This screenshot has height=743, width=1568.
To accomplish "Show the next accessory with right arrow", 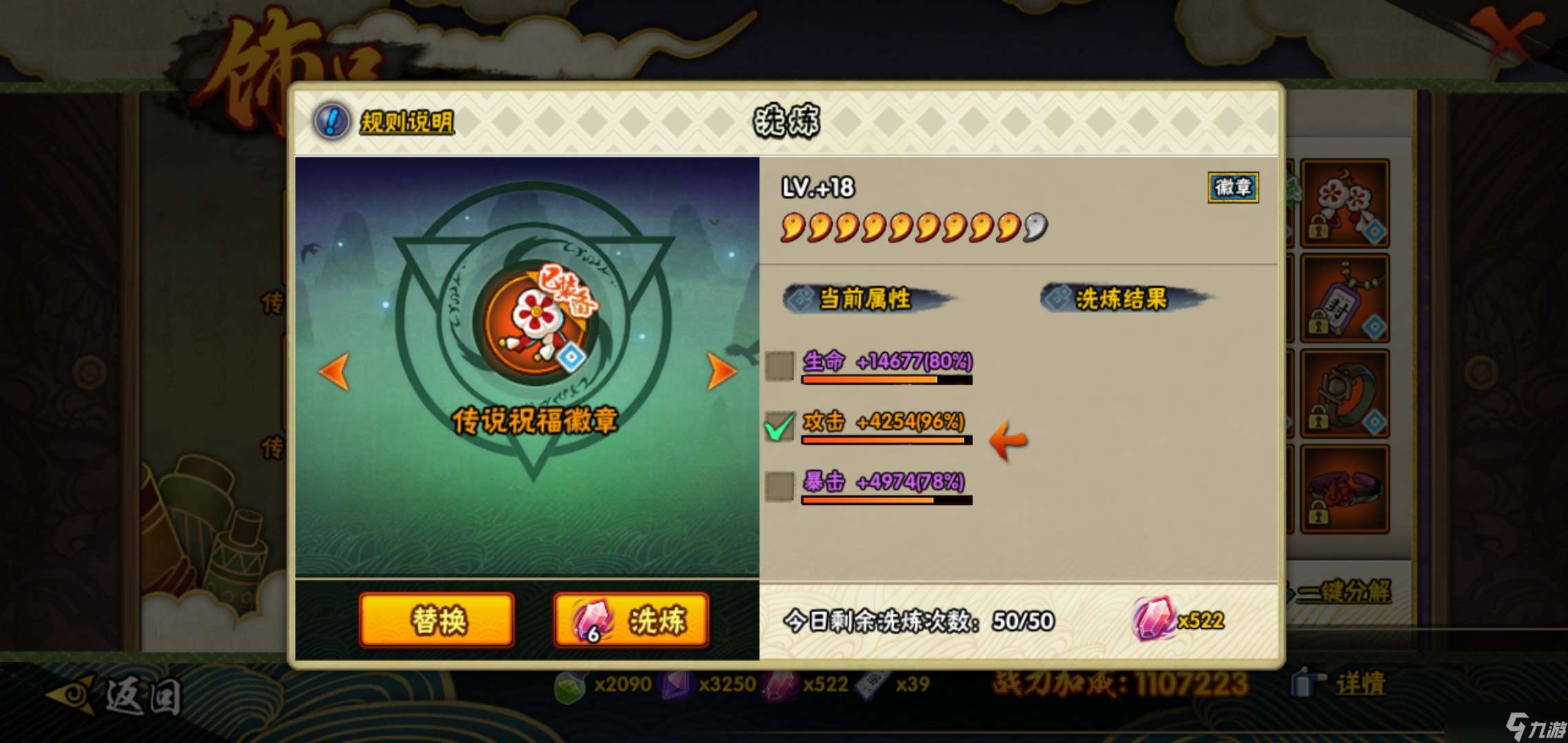I will point(721,371).
